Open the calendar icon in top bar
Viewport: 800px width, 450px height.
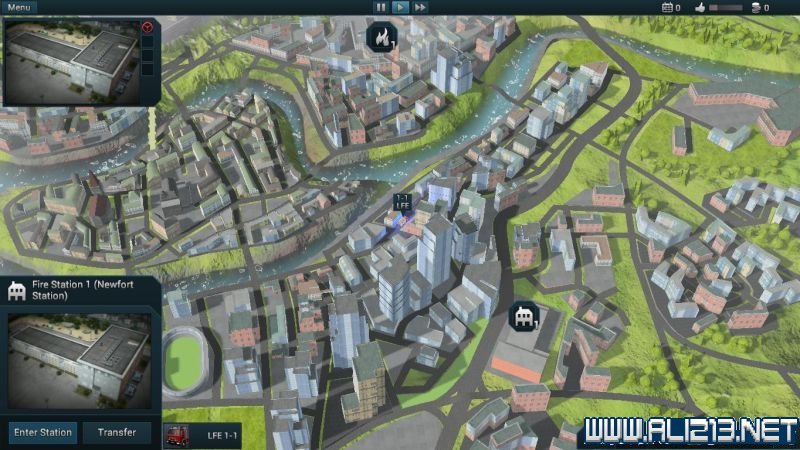click(x=667, y=7)
